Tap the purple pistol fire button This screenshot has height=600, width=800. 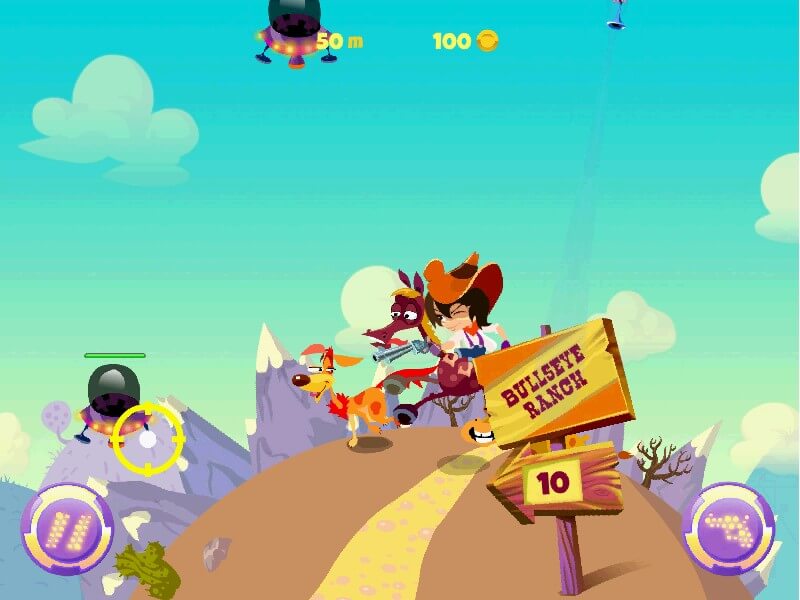(x=728, y=528)
